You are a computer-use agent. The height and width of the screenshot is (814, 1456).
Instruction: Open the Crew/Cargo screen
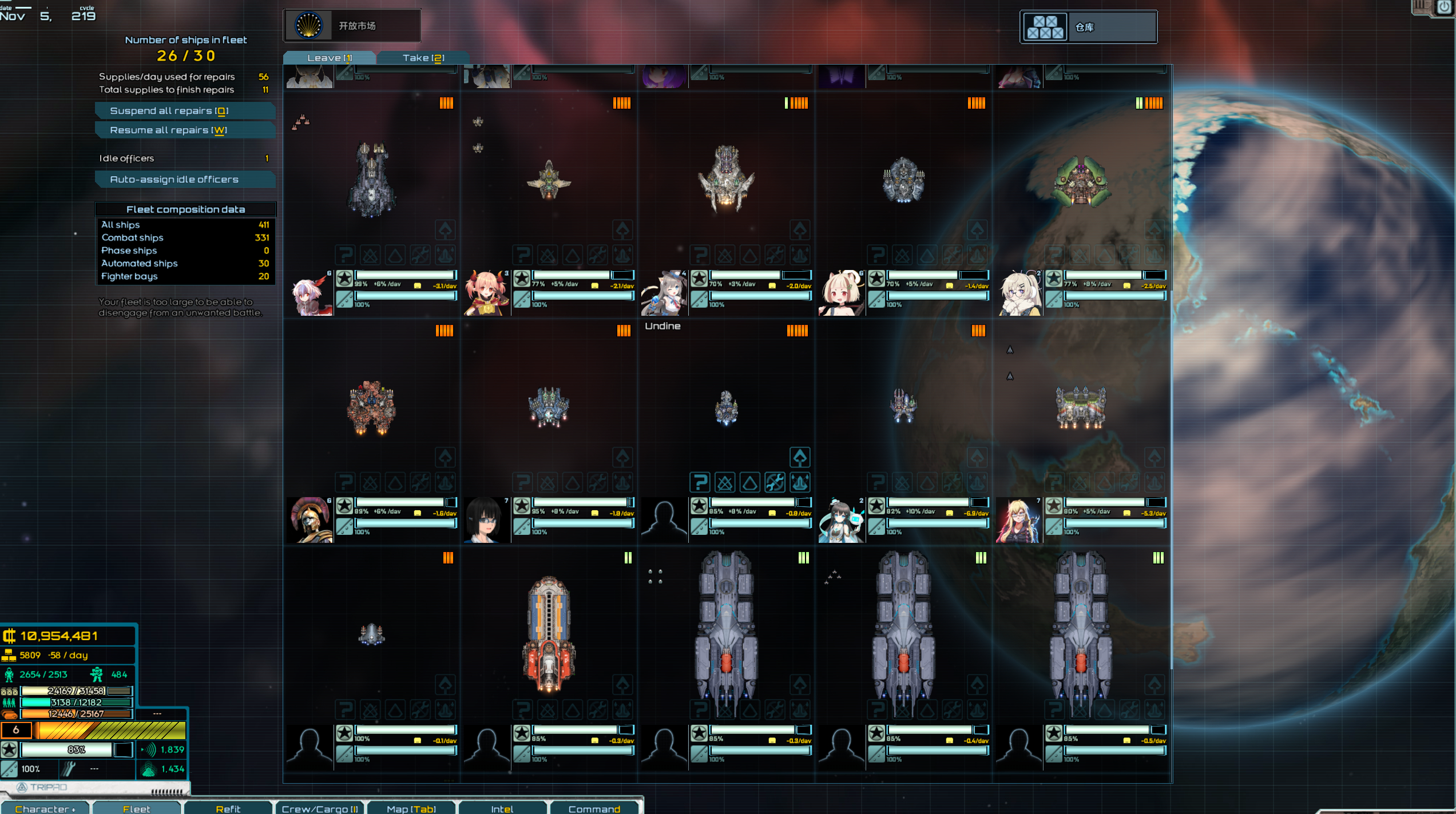coord(320,808)
